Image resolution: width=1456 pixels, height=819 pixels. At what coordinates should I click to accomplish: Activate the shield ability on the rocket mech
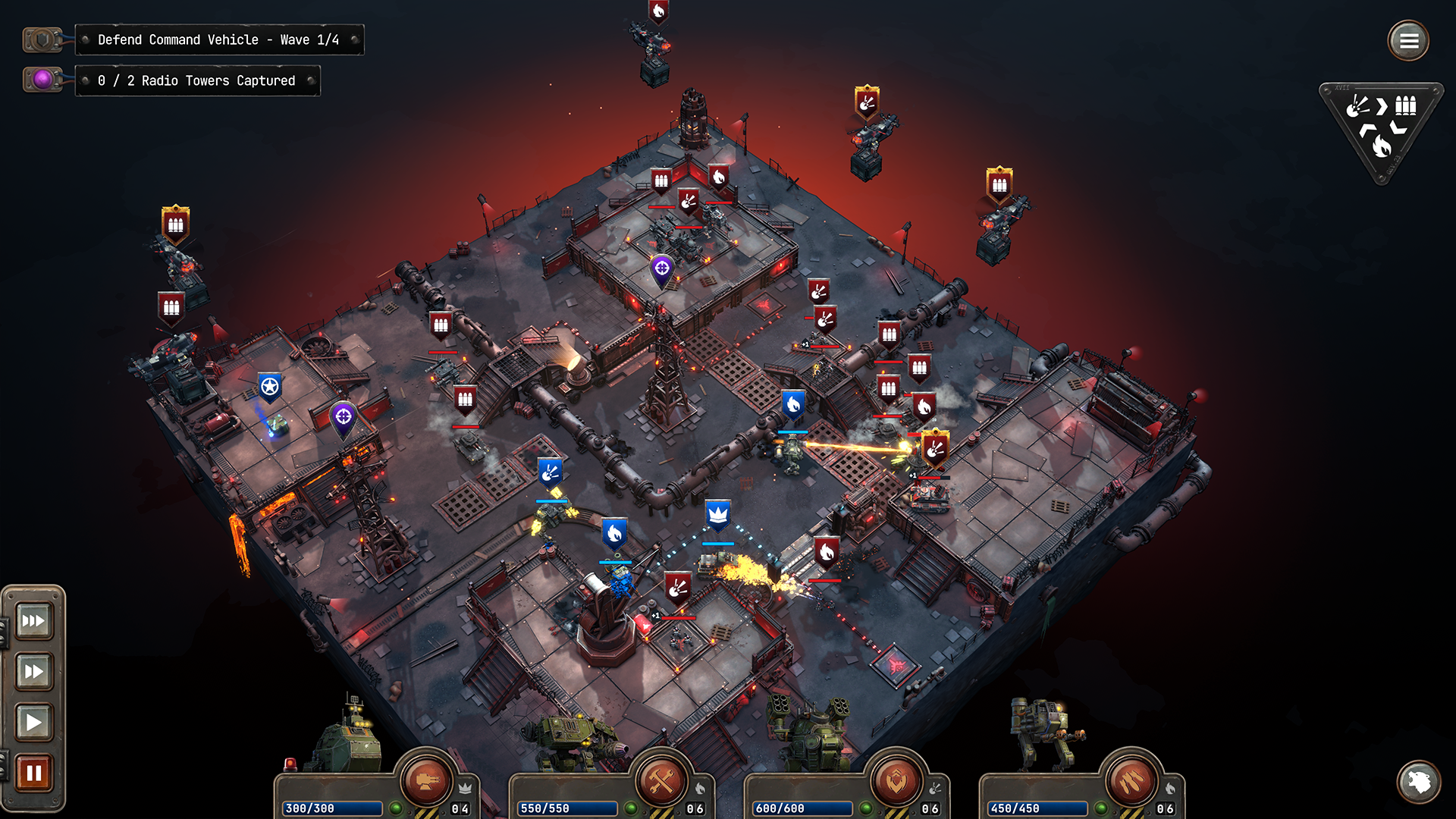[x=896, y=781]
